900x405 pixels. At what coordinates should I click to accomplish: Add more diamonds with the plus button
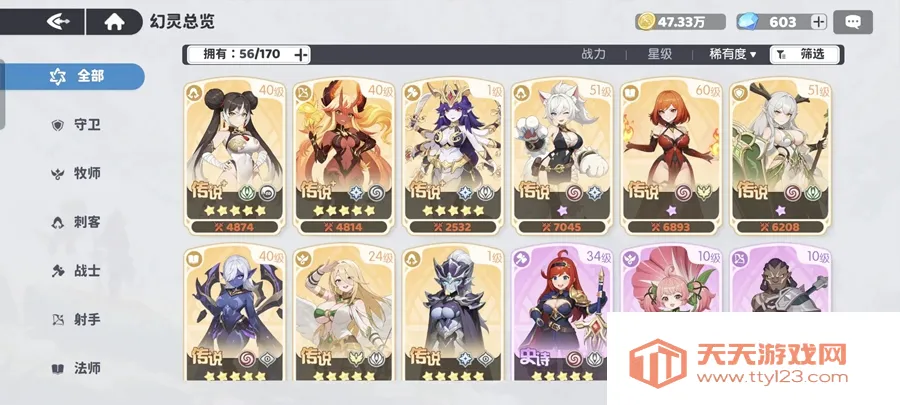click(818, 22)
